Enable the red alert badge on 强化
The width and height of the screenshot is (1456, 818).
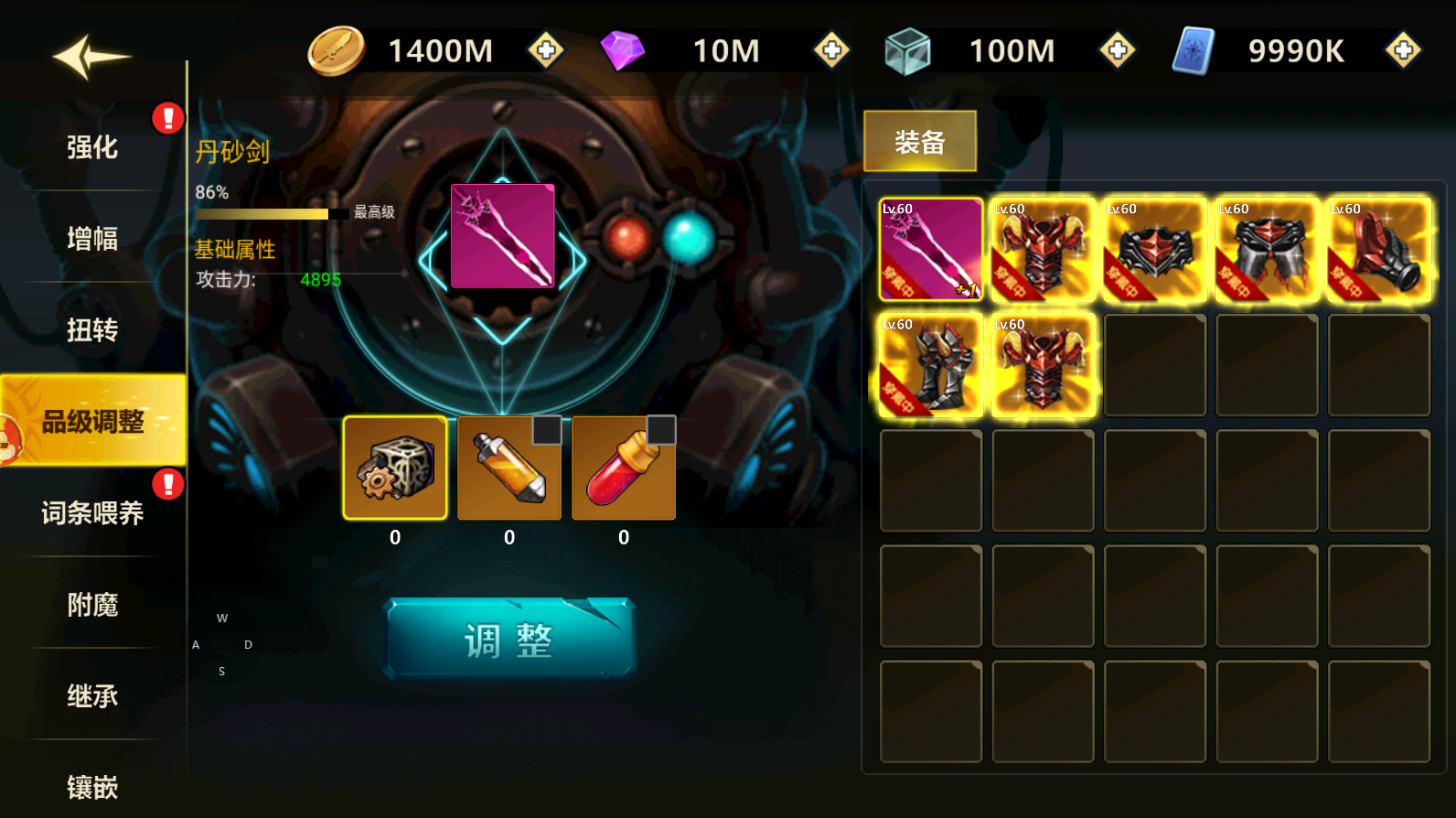(x=167, y=117)
